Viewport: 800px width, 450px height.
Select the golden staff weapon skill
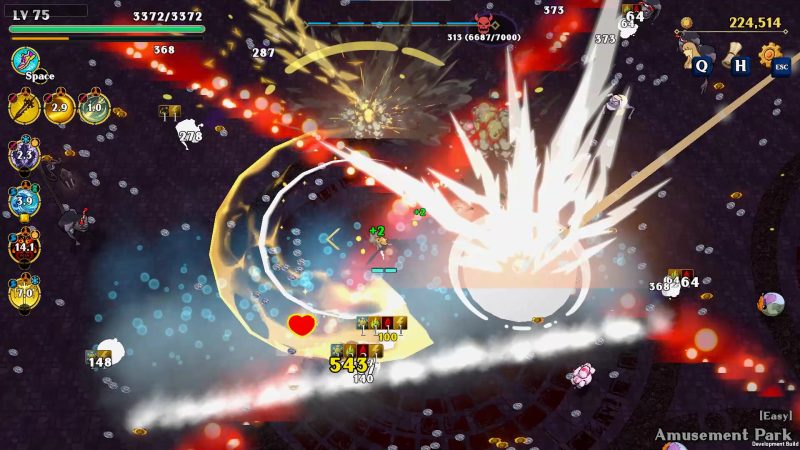24,107
